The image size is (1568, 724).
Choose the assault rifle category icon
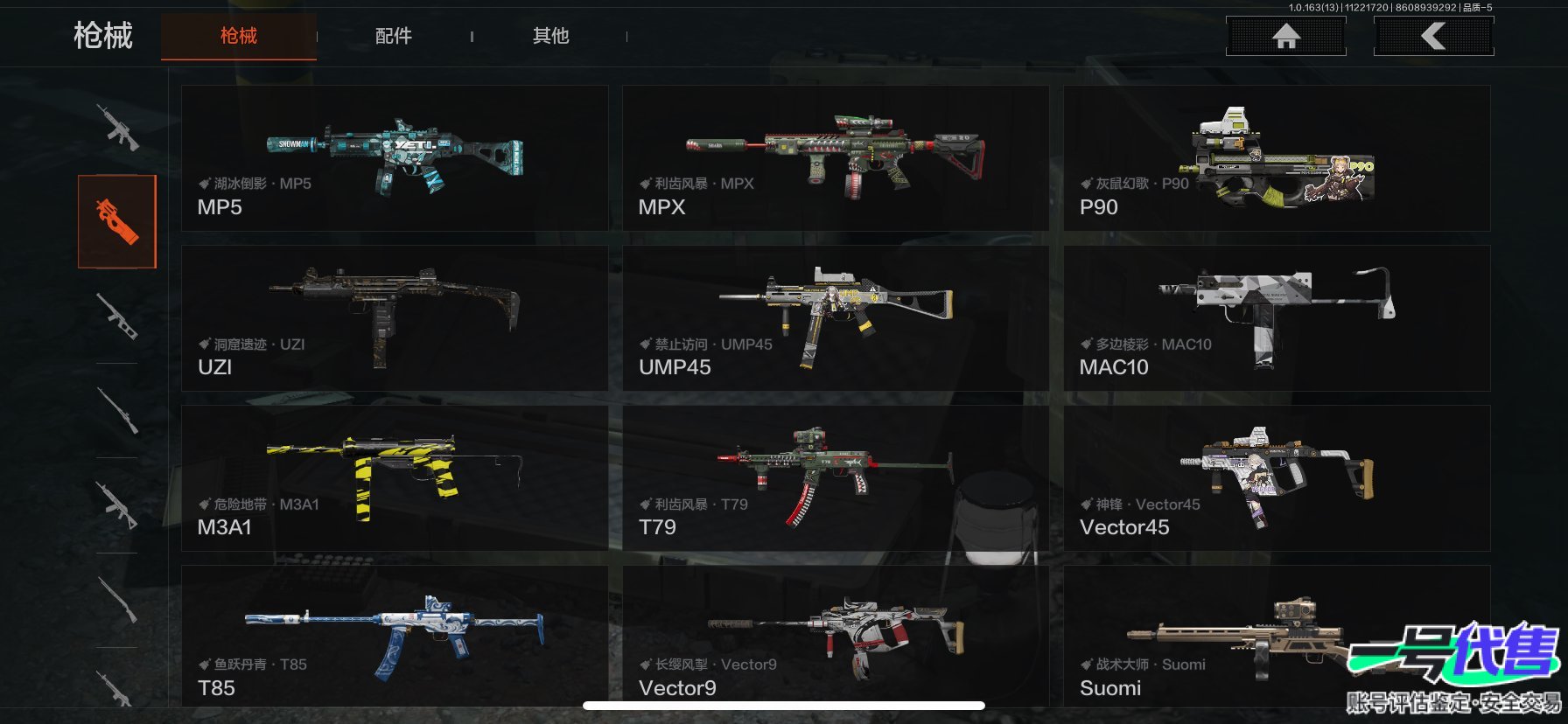coord(117,128)
